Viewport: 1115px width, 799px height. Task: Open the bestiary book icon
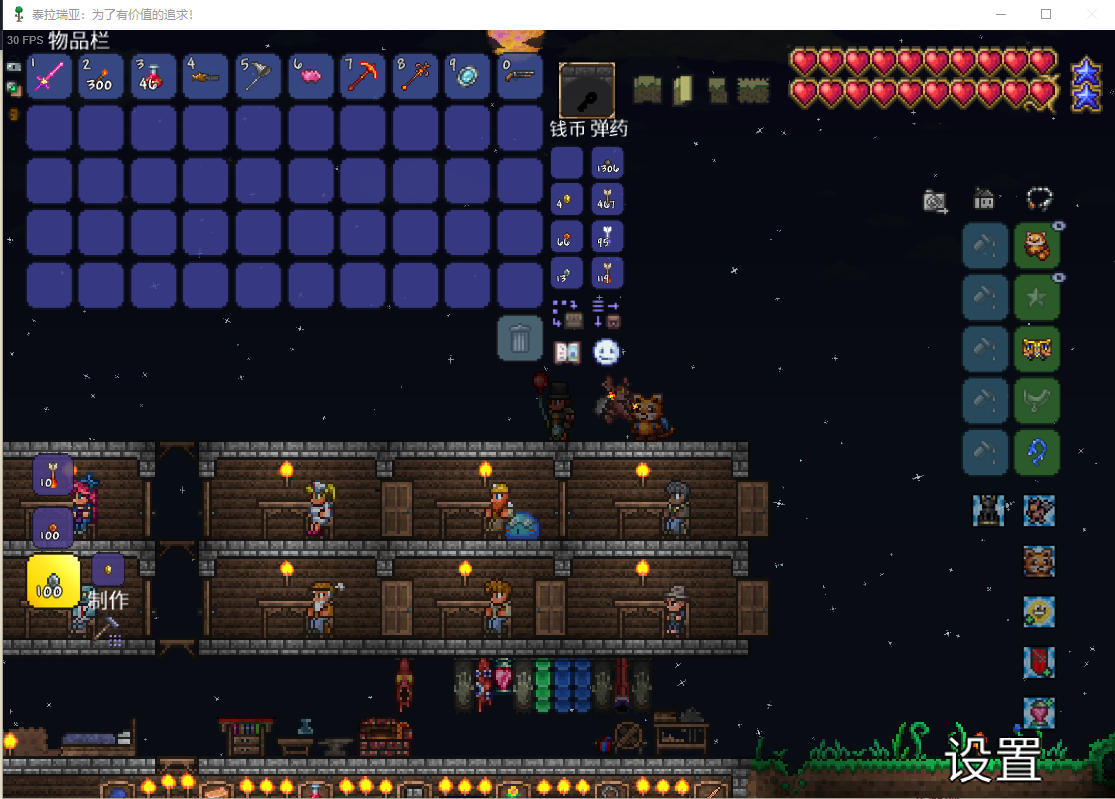(x=567, y=352)
